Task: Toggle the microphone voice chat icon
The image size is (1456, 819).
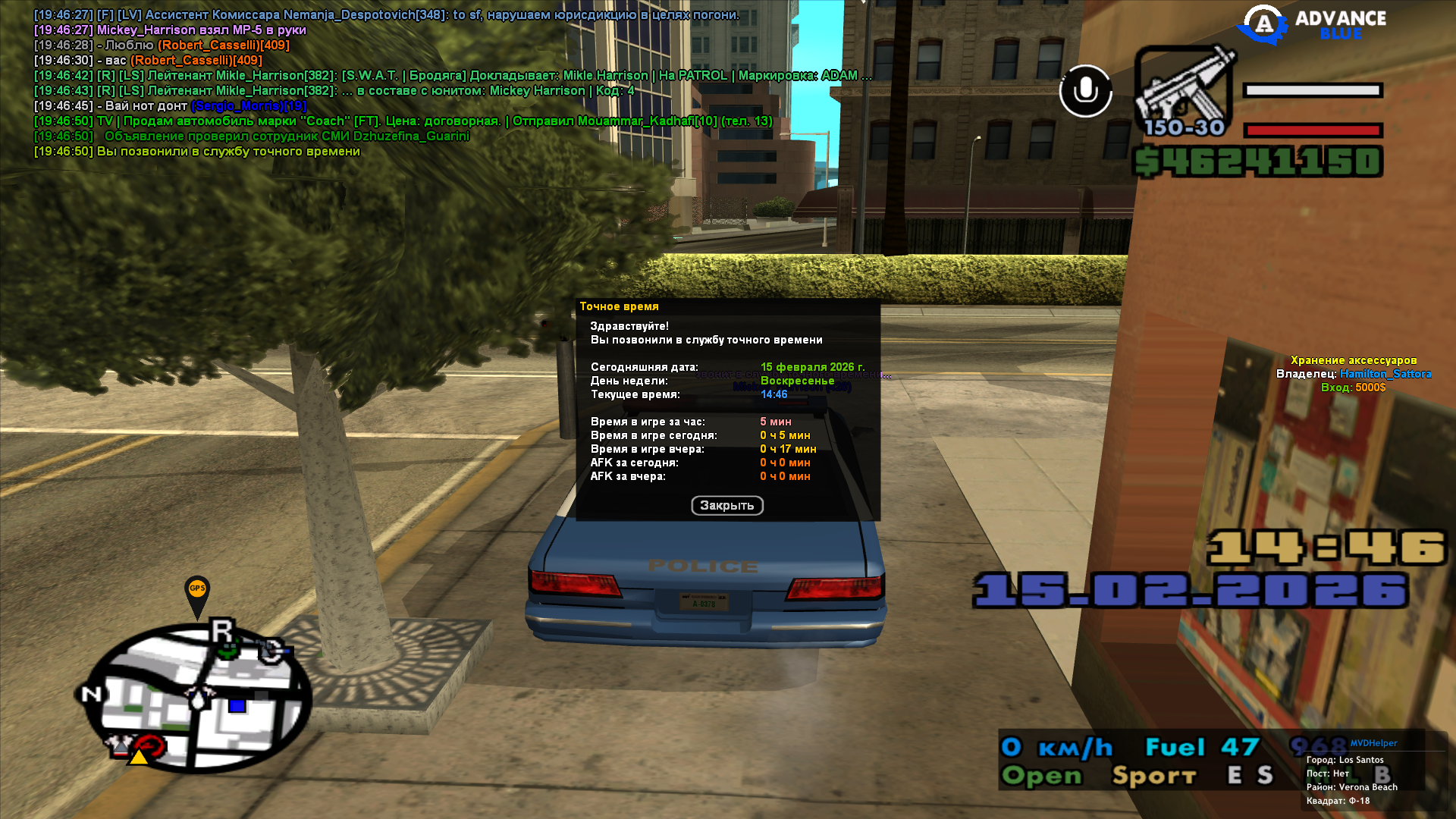Action: click(x=1085, y=91)
